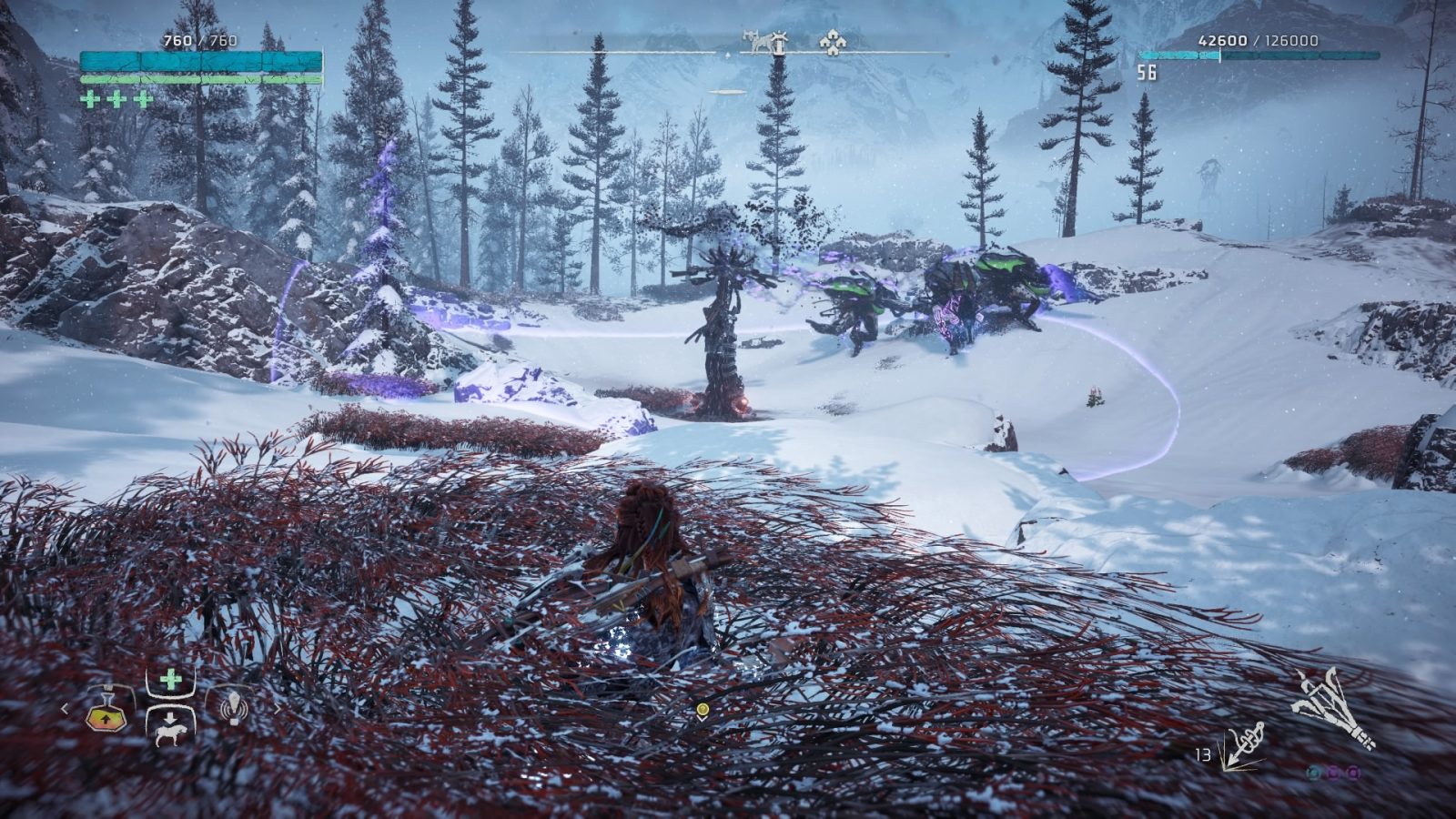The height and width of the screenshot is (819, 1456).
Task: Click the health readout showing 760/760
Action: pyautogui.click(x=200, y=39)
